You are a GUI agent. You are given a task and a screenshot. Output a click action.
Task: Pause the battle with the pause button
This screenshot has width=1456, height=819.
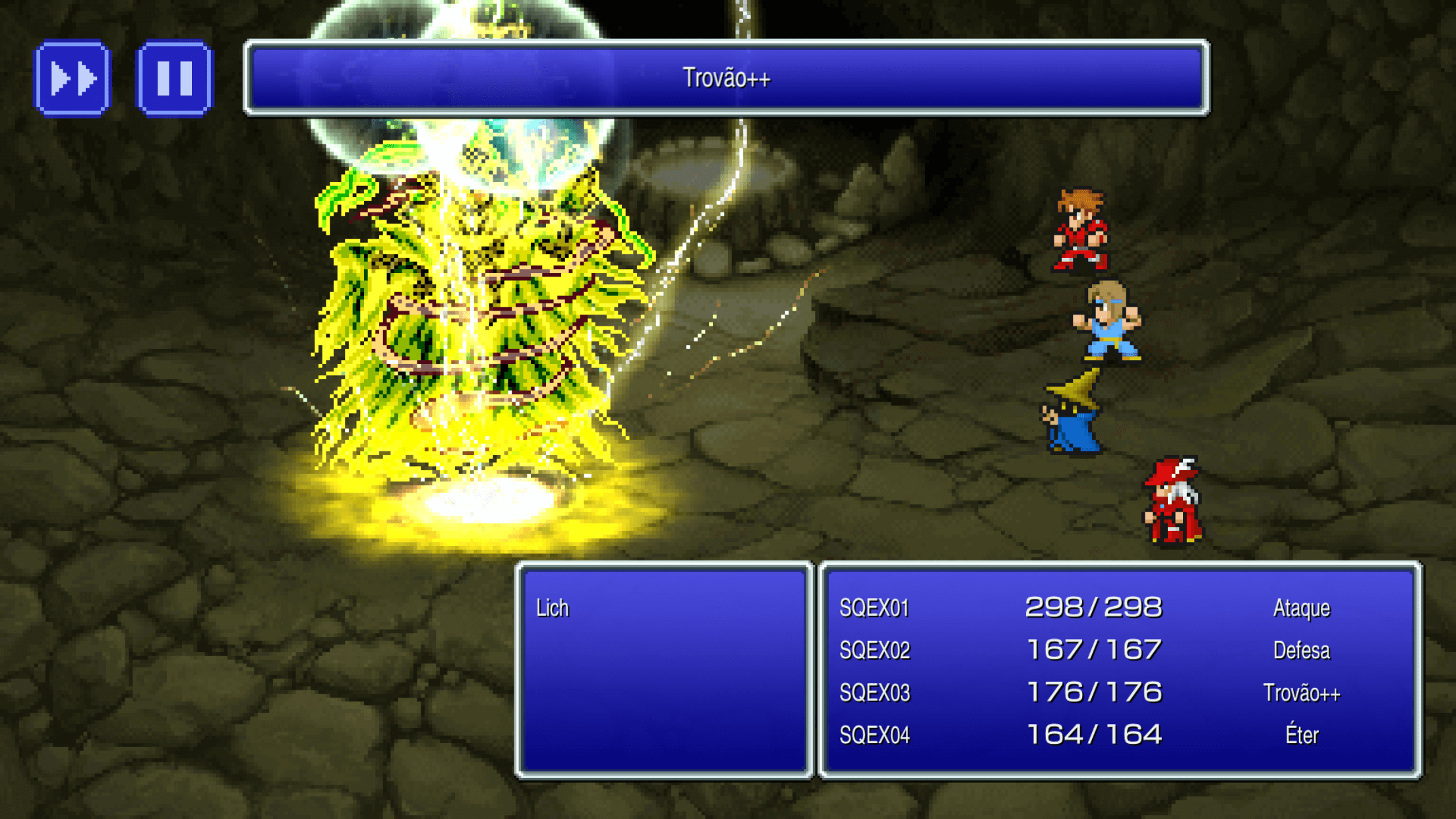tap(175, 78)
